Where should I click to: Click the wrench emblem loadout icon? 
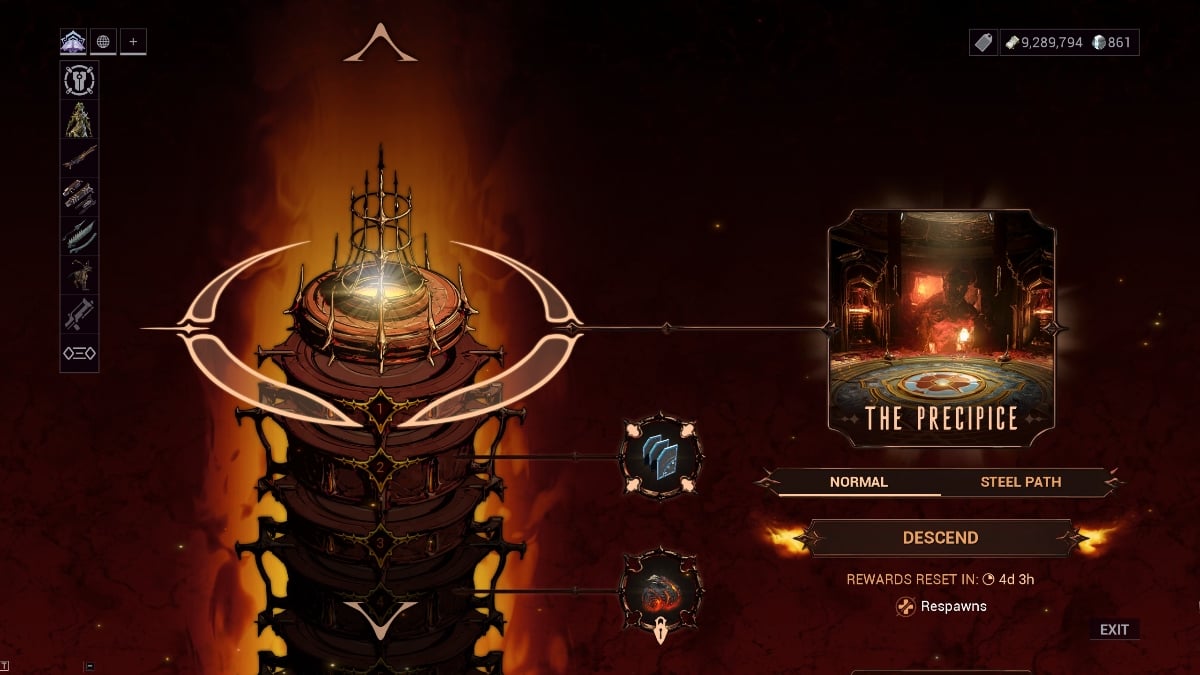coord(79,80)
